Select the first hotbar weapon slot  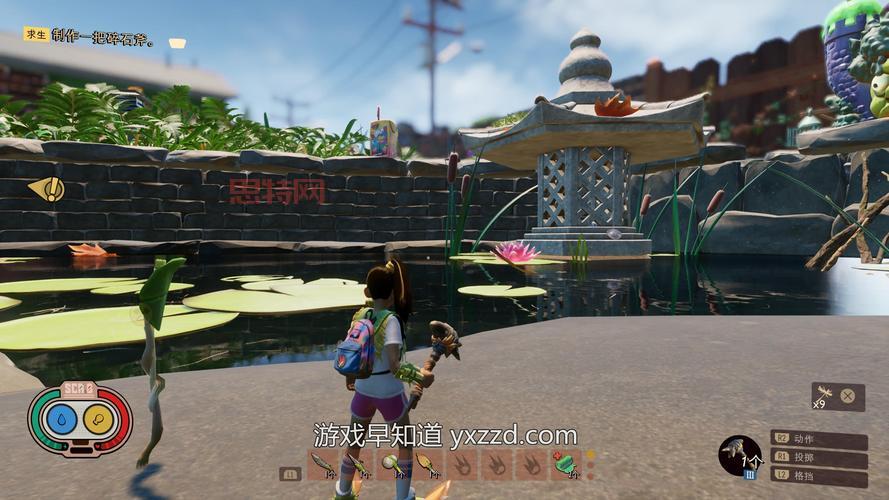[x=322, y=464]
